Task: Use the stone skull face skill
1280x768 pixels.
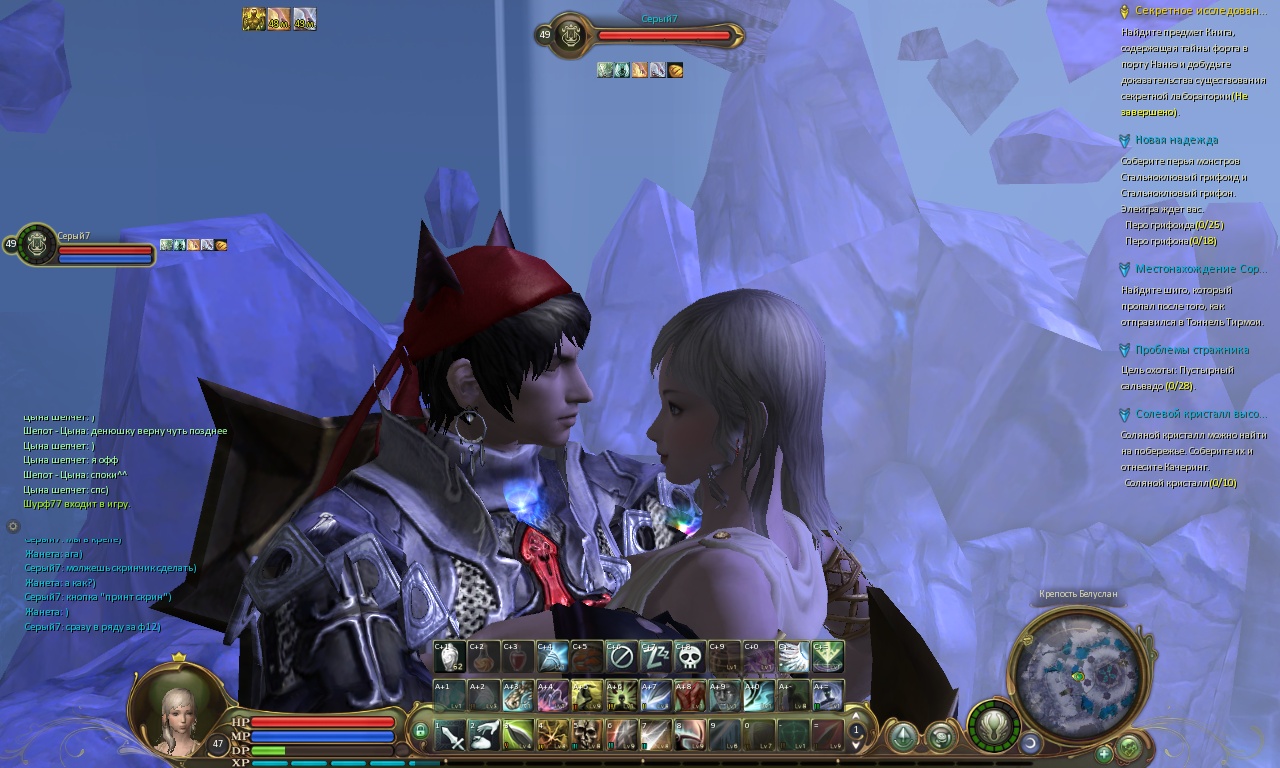Action: [587, 735]
